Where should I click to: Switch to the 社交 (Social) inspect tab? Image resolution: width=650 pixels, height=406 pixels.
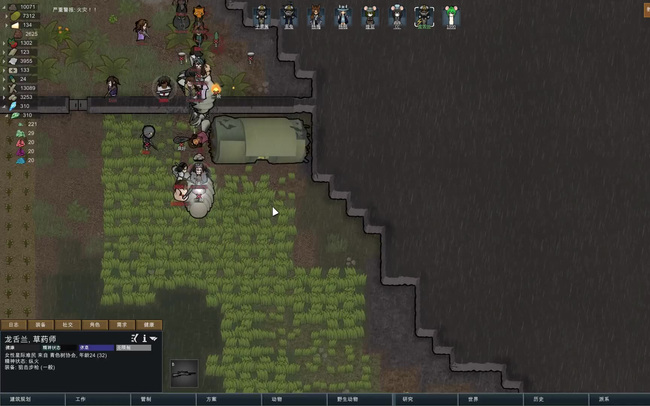coord(68,325)
